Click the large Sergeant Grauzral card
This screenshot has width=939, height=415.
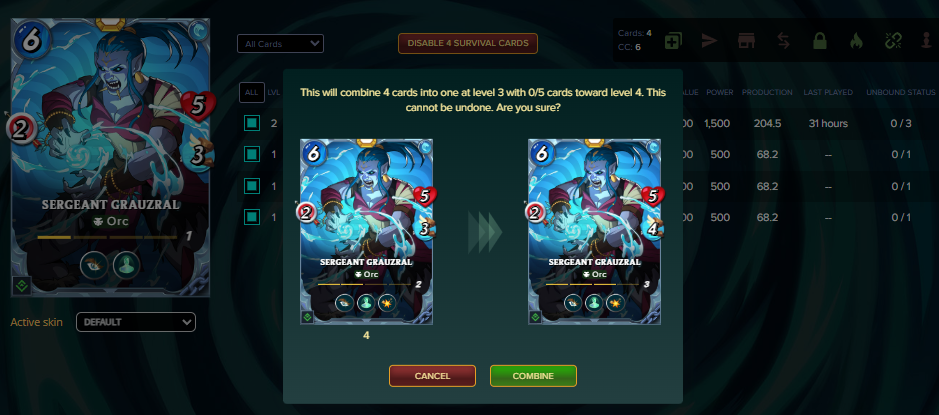(x=110, y=150)
